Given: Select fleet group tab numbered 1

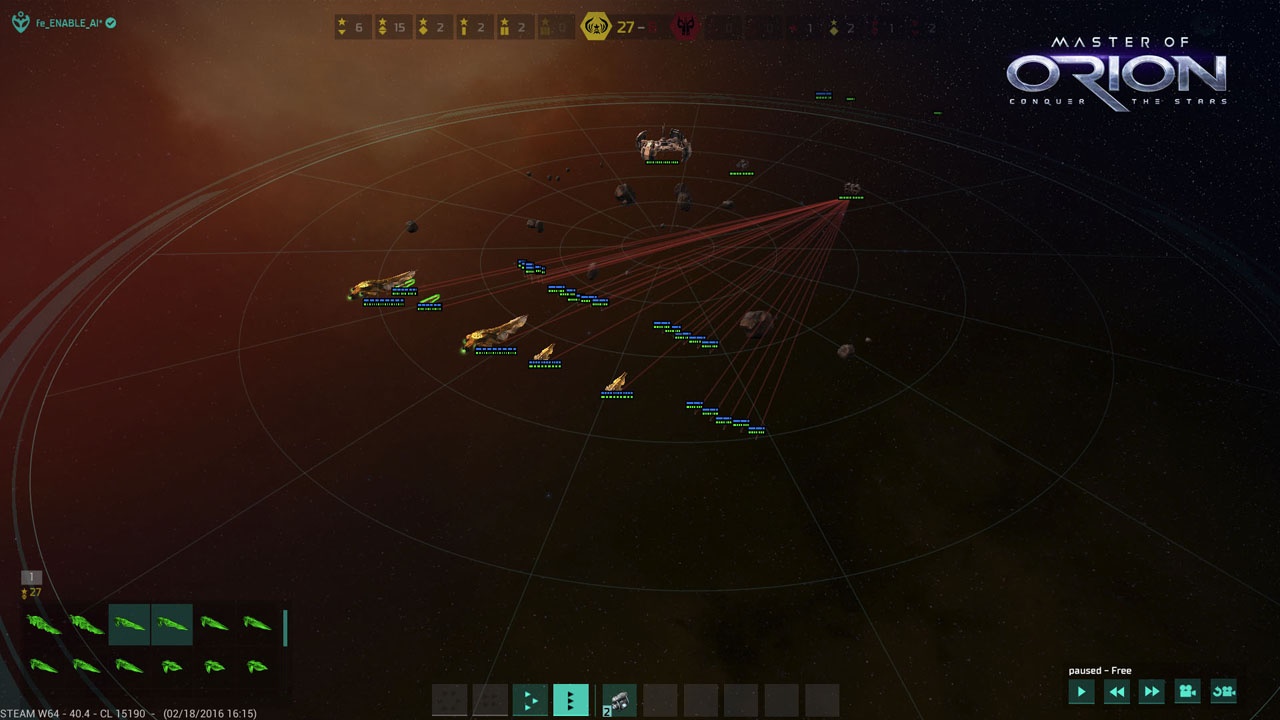Looking at the screenshot, I should click(x=31, y=577).
